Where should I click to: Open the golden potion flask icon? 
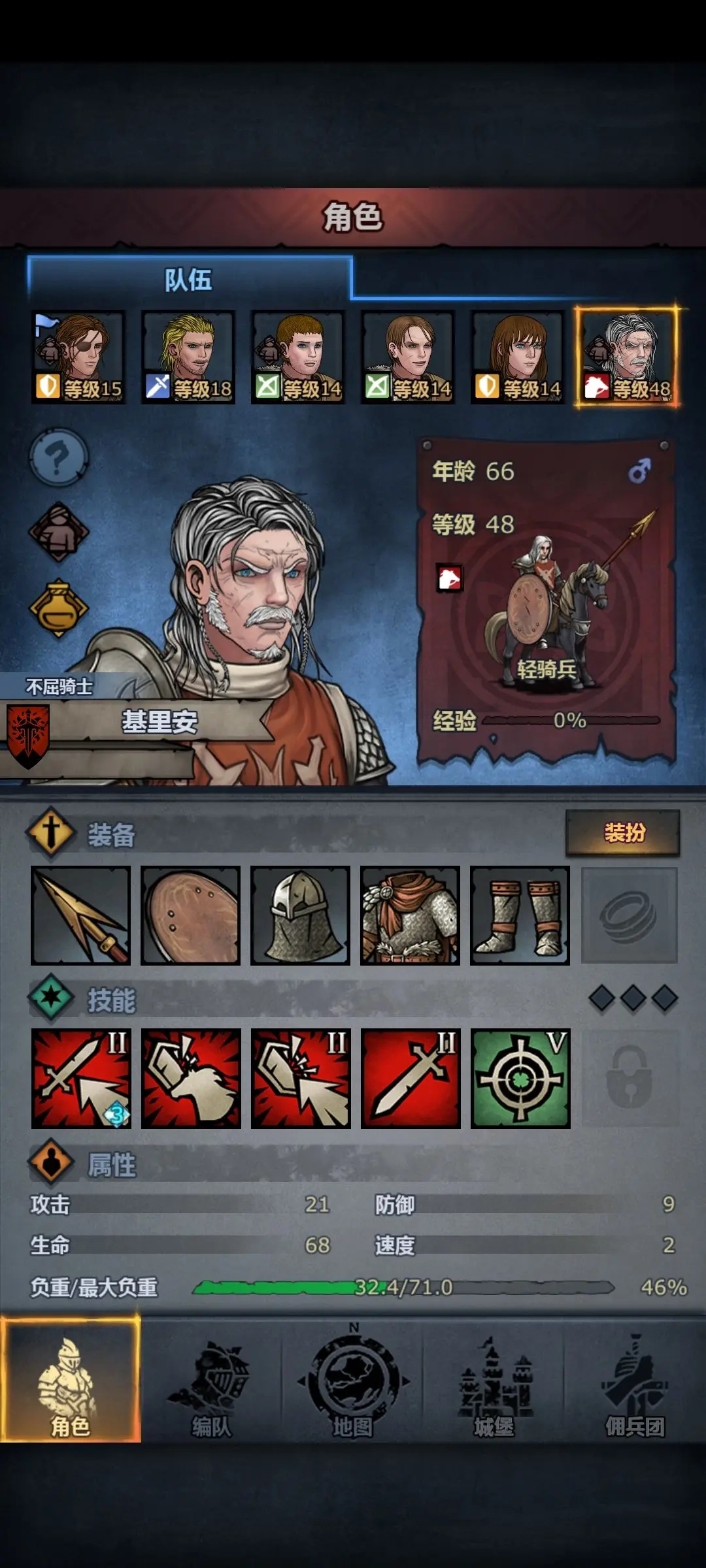pos(59,608)
